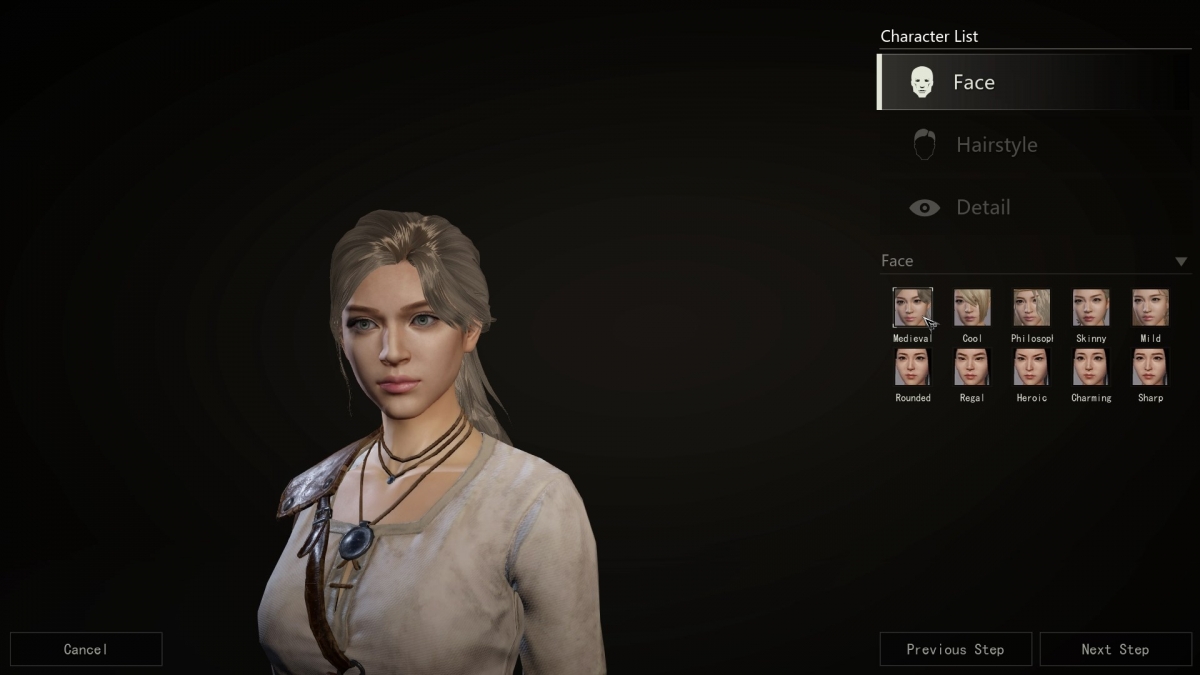Collapse the Face section arrow
1200x675 pixels.
(1181, 261)
